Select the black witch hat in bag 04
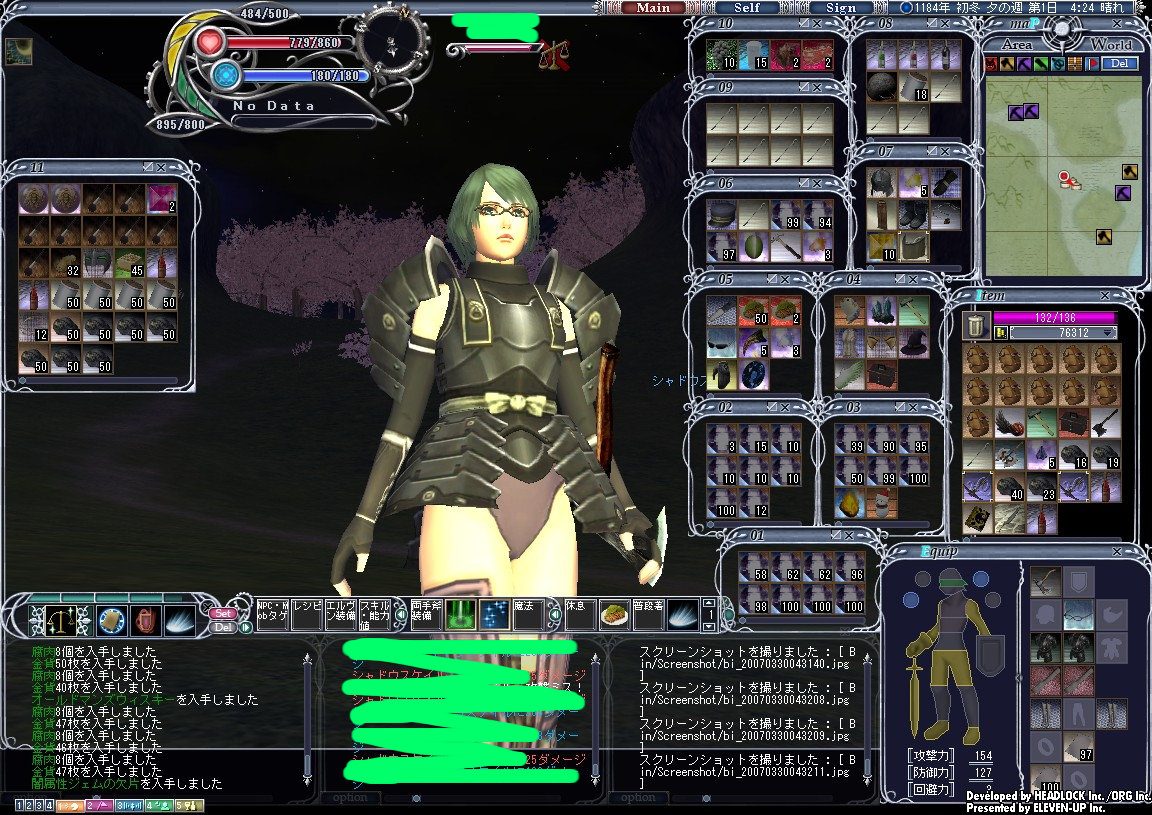Viewport: 1152px width, 815px height. pos(912,343)
